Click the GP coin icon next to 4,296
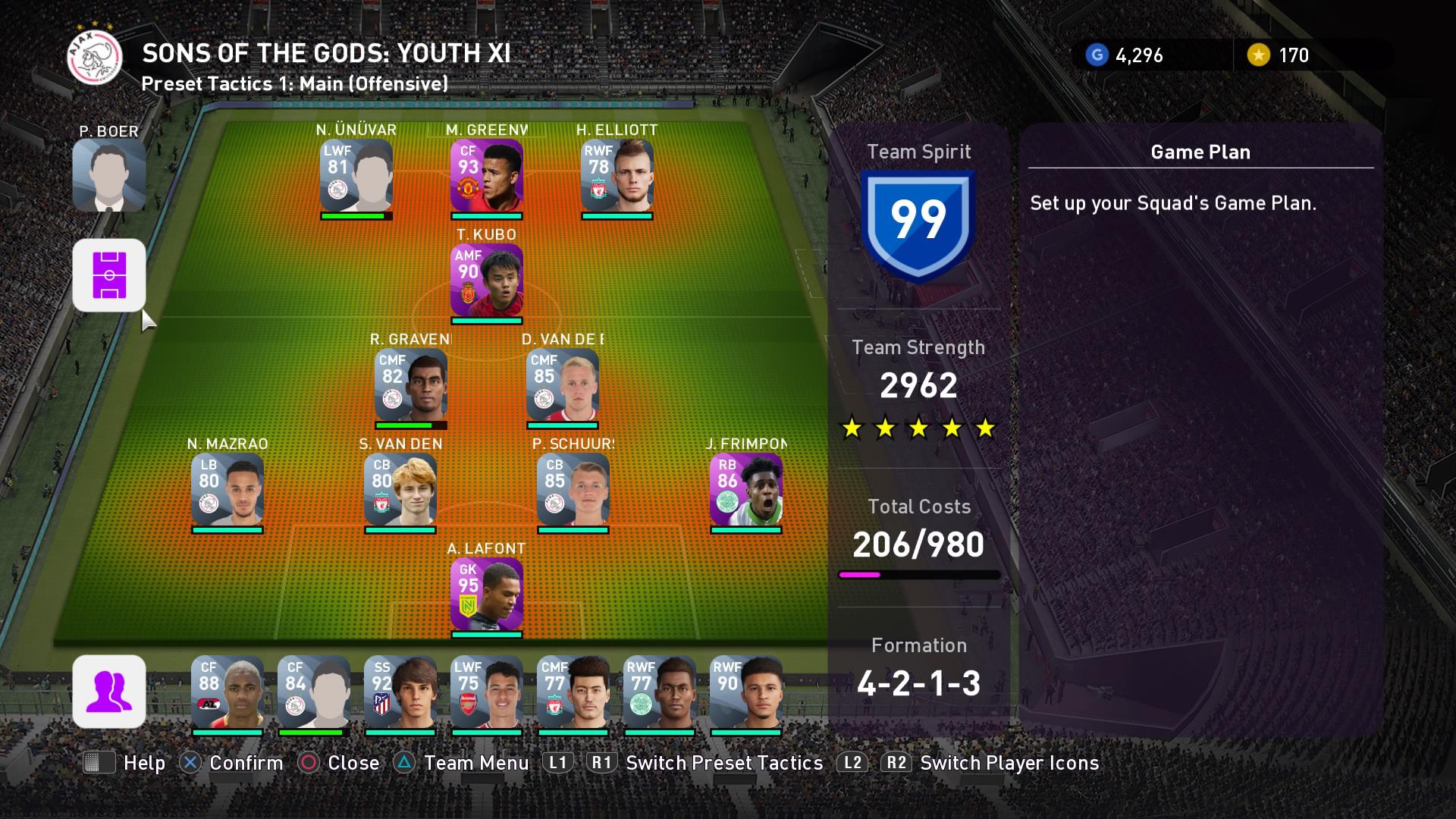This screenshot has width=1456, height=819. [x=1097, y=55]
